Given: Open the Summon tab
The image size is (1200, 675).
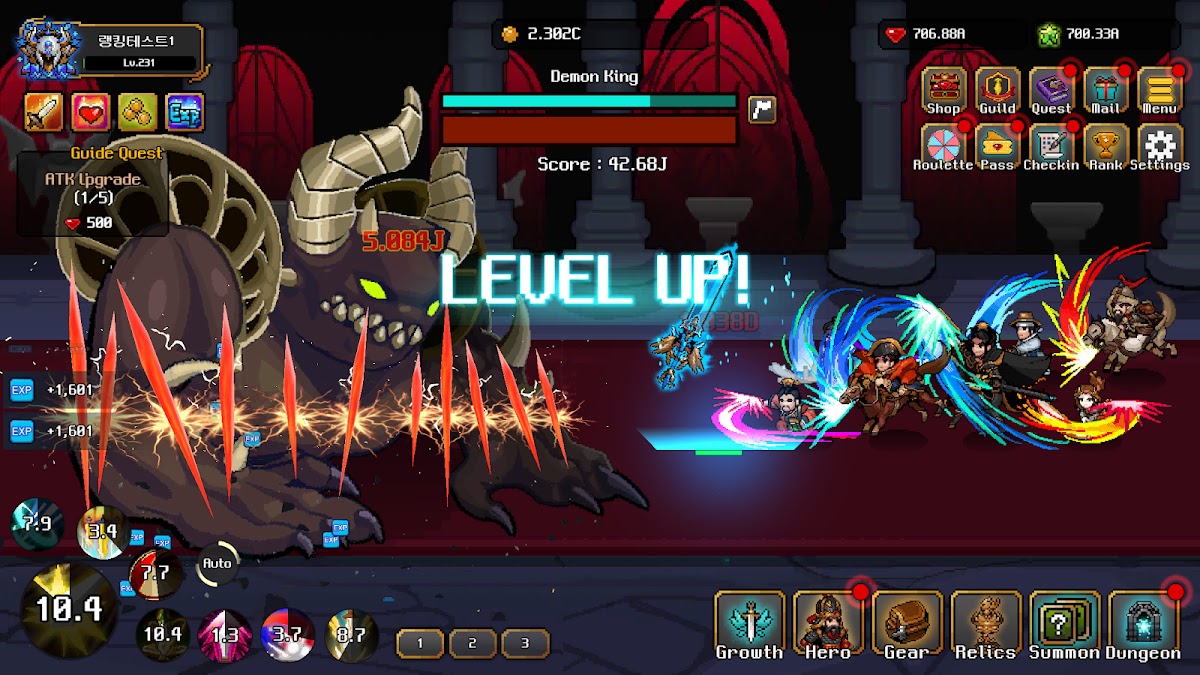Looking at the screenshot, I should click(x=1065, y=624).
